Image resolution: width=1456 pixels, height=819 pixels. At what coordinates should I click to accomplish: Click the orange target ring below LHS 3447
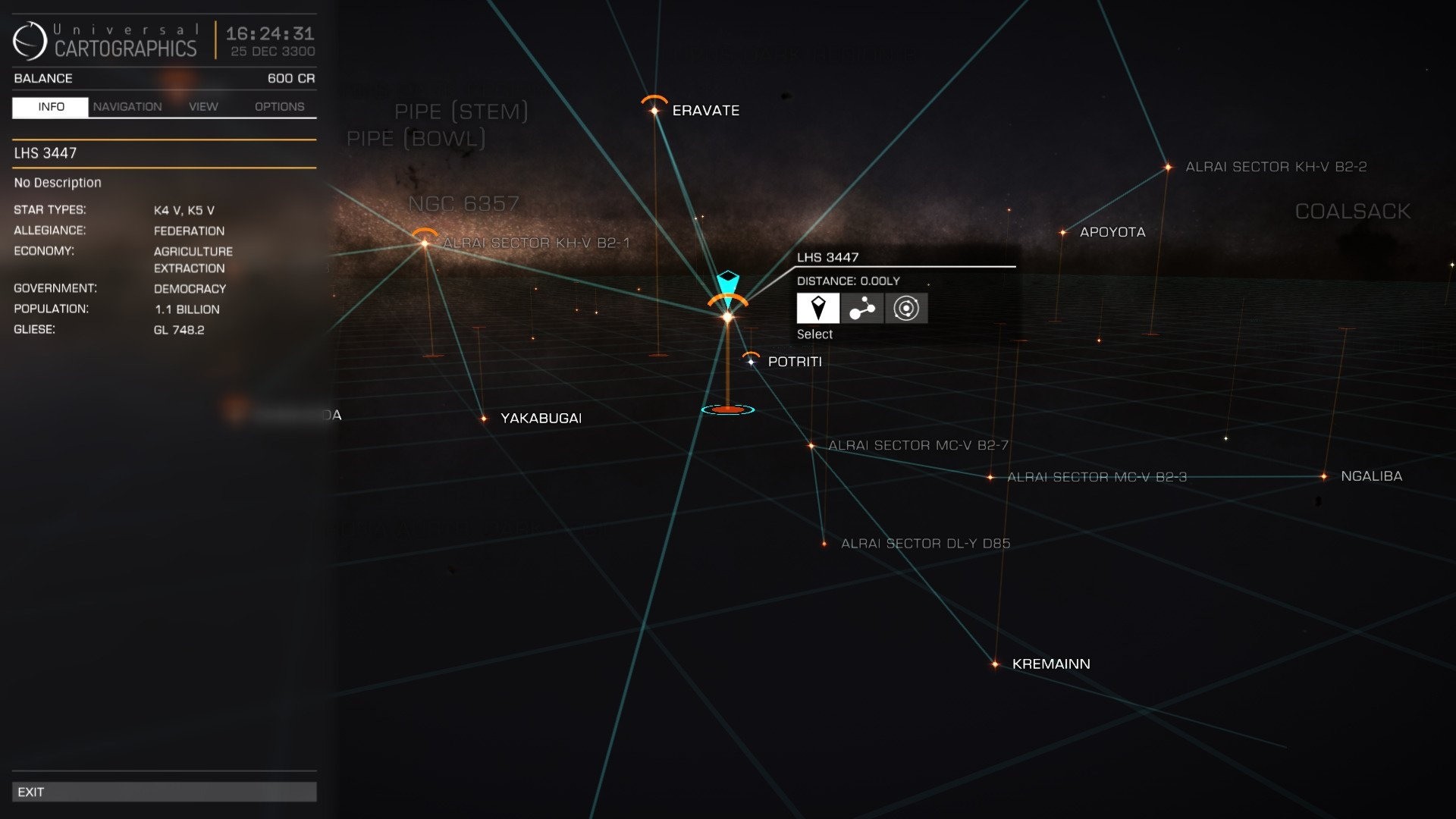[x=727, y=409]
